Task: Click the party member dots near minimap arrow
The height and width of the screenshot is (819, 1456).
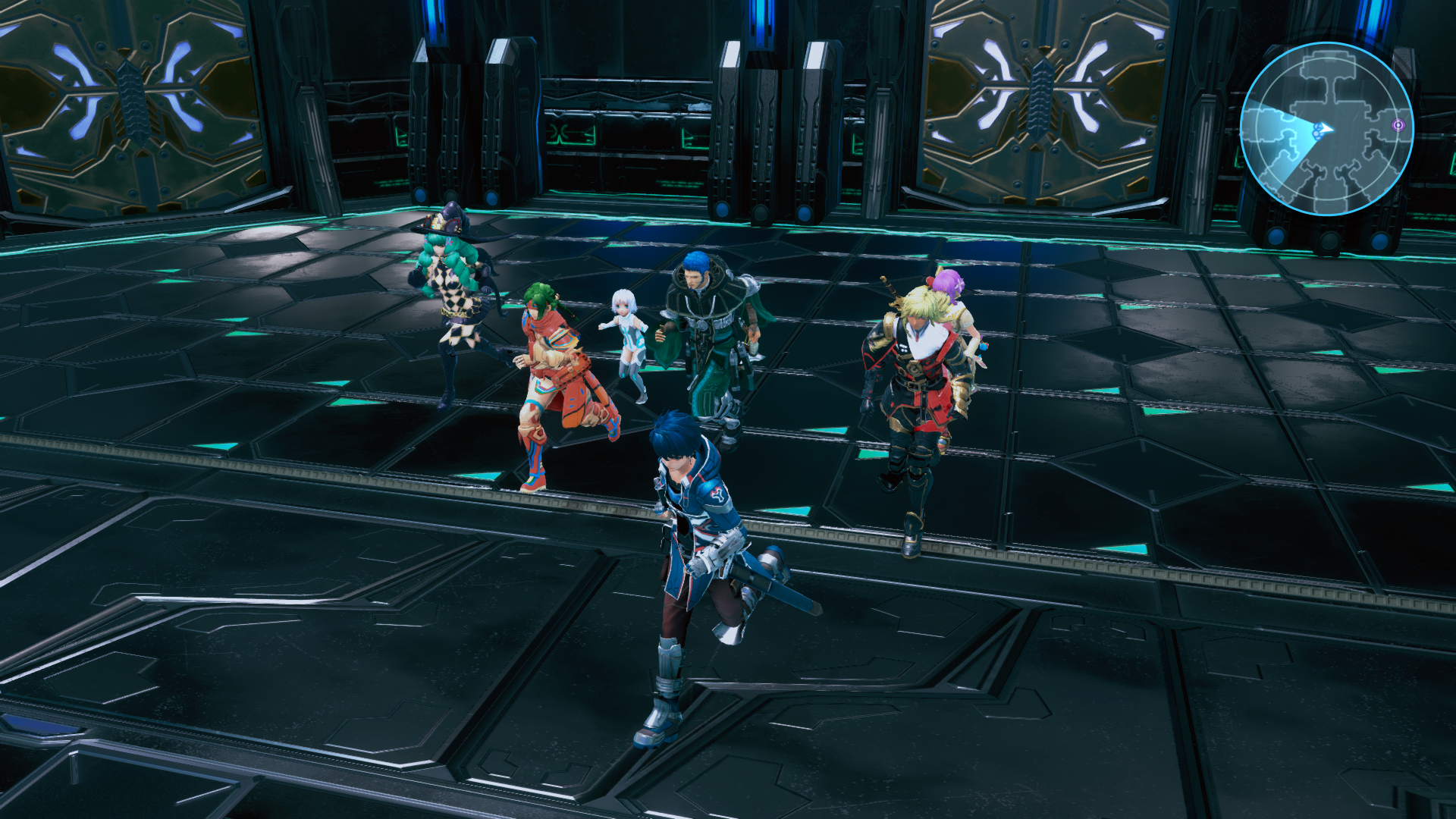Action: point(1317,131)
